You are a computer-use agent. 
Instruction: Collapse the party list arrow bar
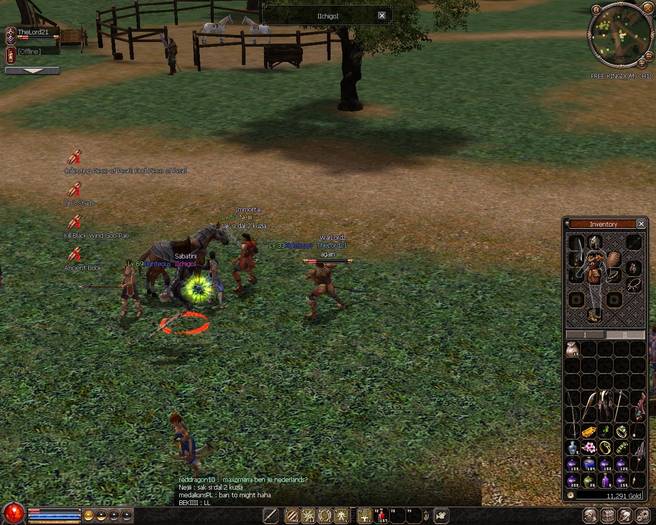pyautogui.click(x=31, y=71)
